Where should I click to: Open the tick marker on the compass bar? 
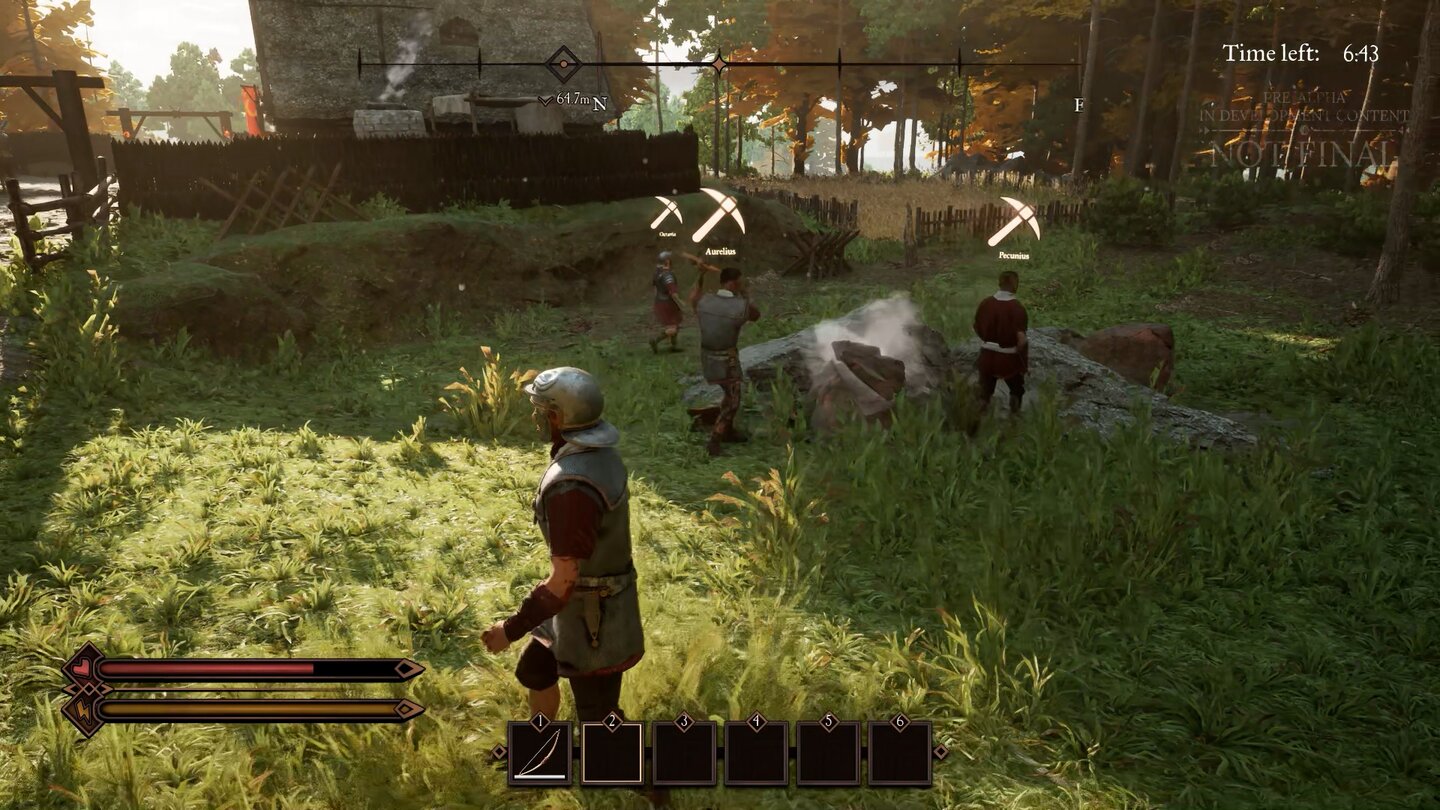click(x=841, y=63)
